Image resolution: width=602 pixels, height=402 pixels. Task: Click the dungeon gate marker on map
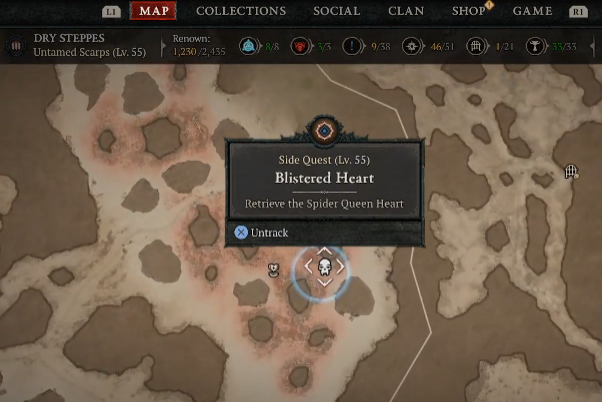point(572,172)
